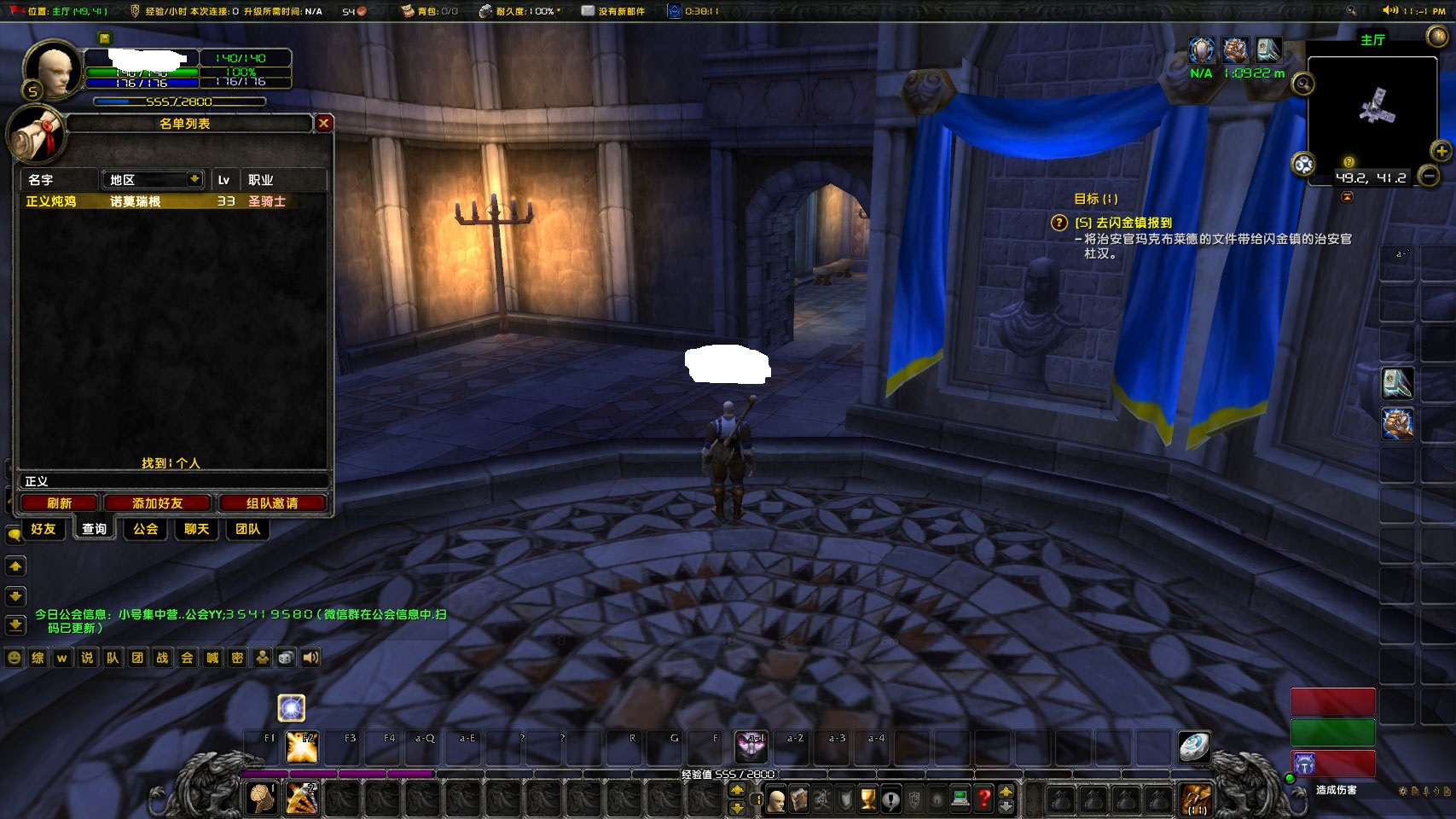Open achievements via the golden trophy icon
The width and height of the screenshot is (1456, 819).
(x=867, y=798)
